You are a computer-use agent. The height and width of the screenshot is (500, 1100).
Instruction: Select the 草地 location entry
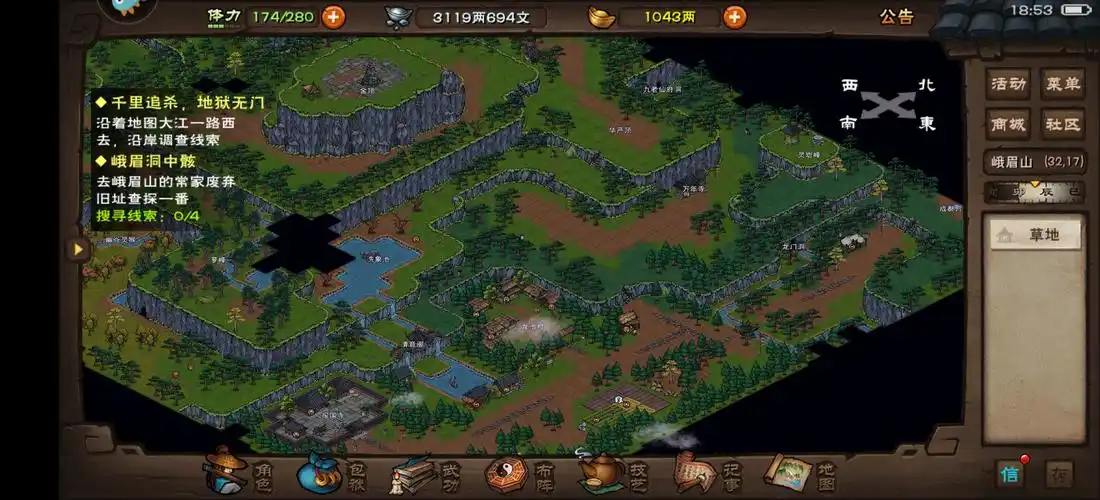pos(1035,235)
